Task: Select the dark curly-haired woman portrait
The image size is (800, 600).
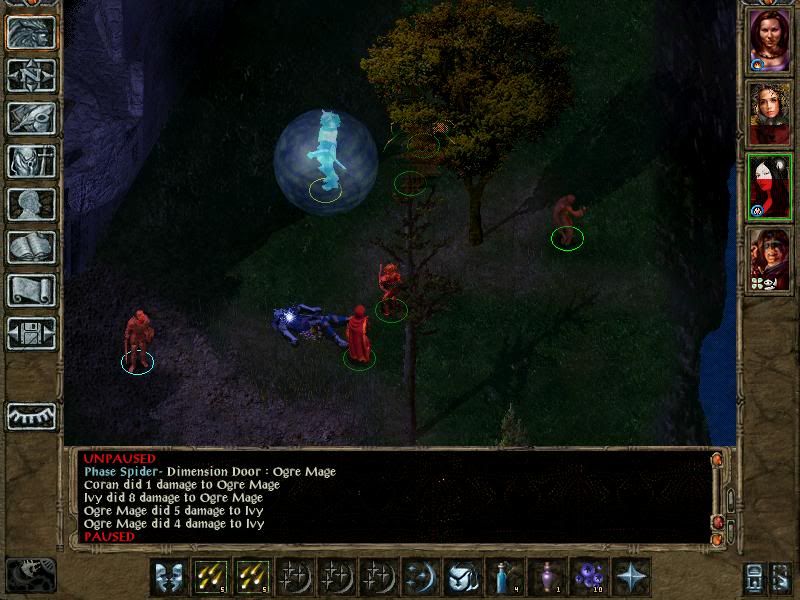Action: point(769,113)
